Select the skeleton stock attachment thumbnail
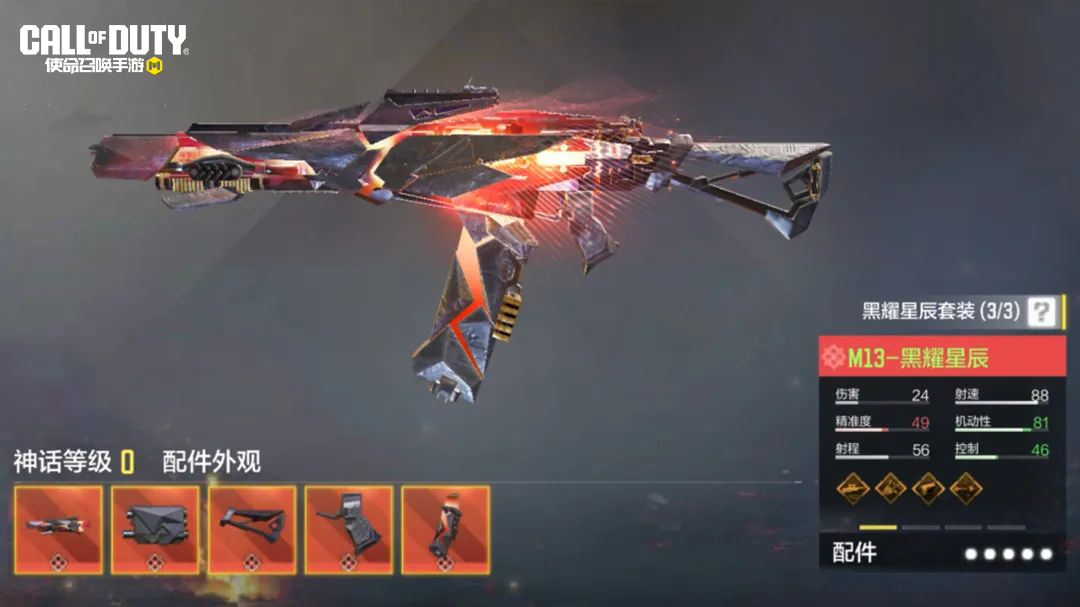1080x607 pixels. 252,529
